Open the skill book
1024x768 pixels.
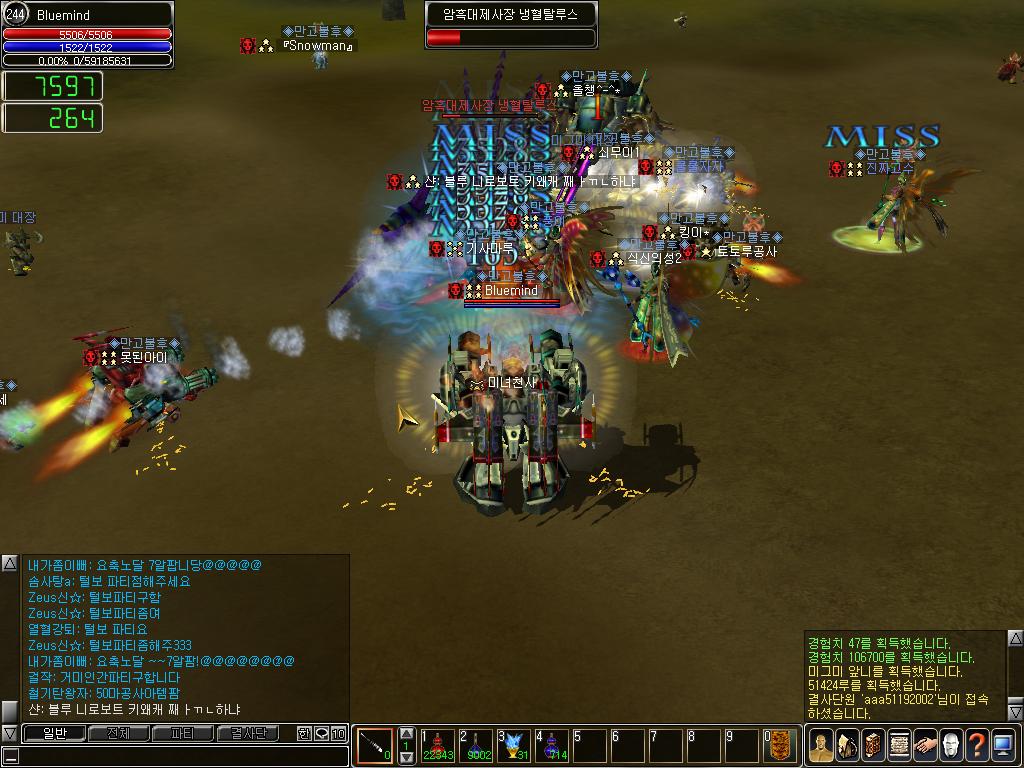point(872,746)
